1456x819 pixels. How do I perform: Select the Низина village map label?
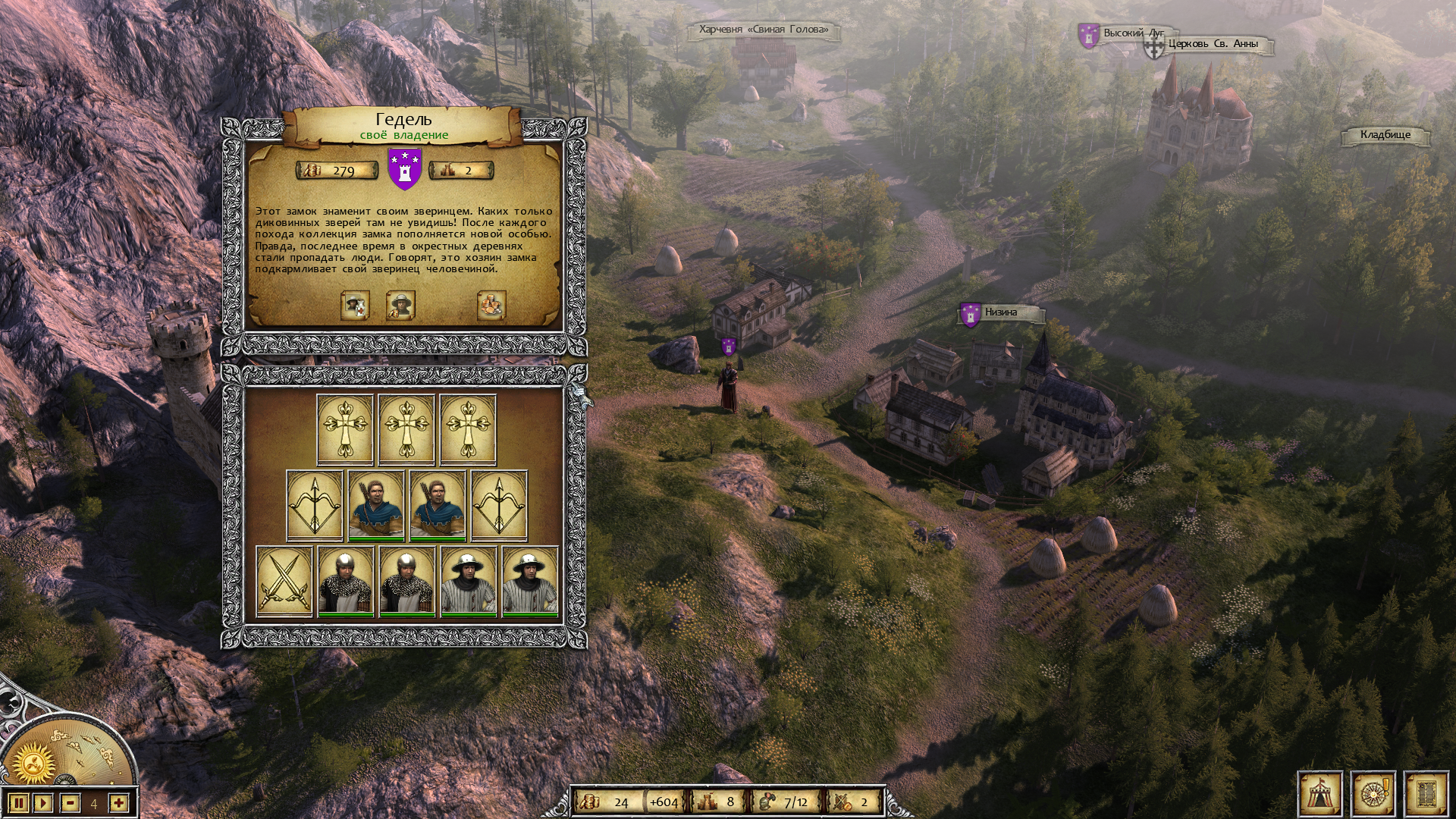1000,312
